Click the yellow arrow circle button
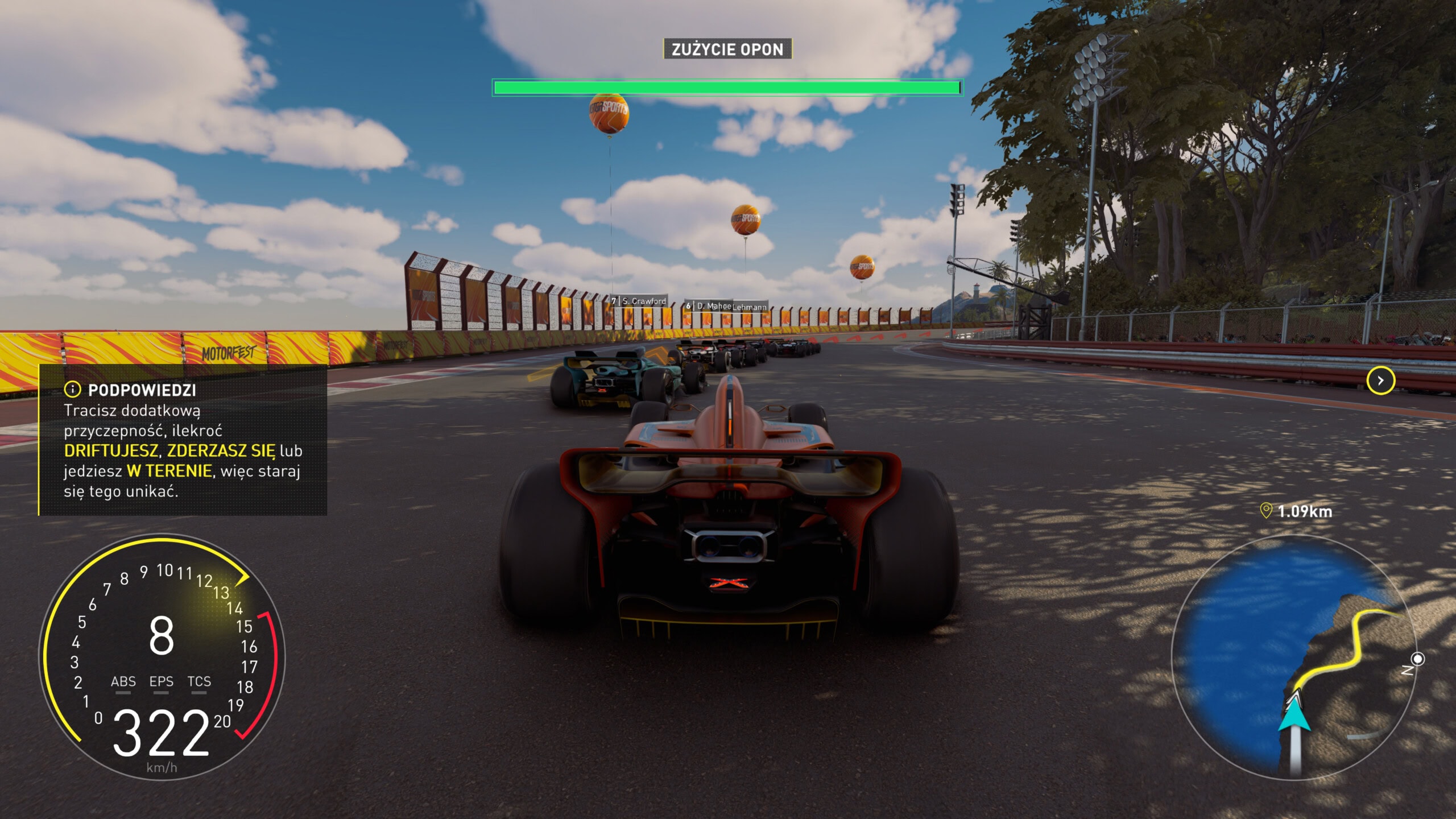 click(x=1380, y=380)
